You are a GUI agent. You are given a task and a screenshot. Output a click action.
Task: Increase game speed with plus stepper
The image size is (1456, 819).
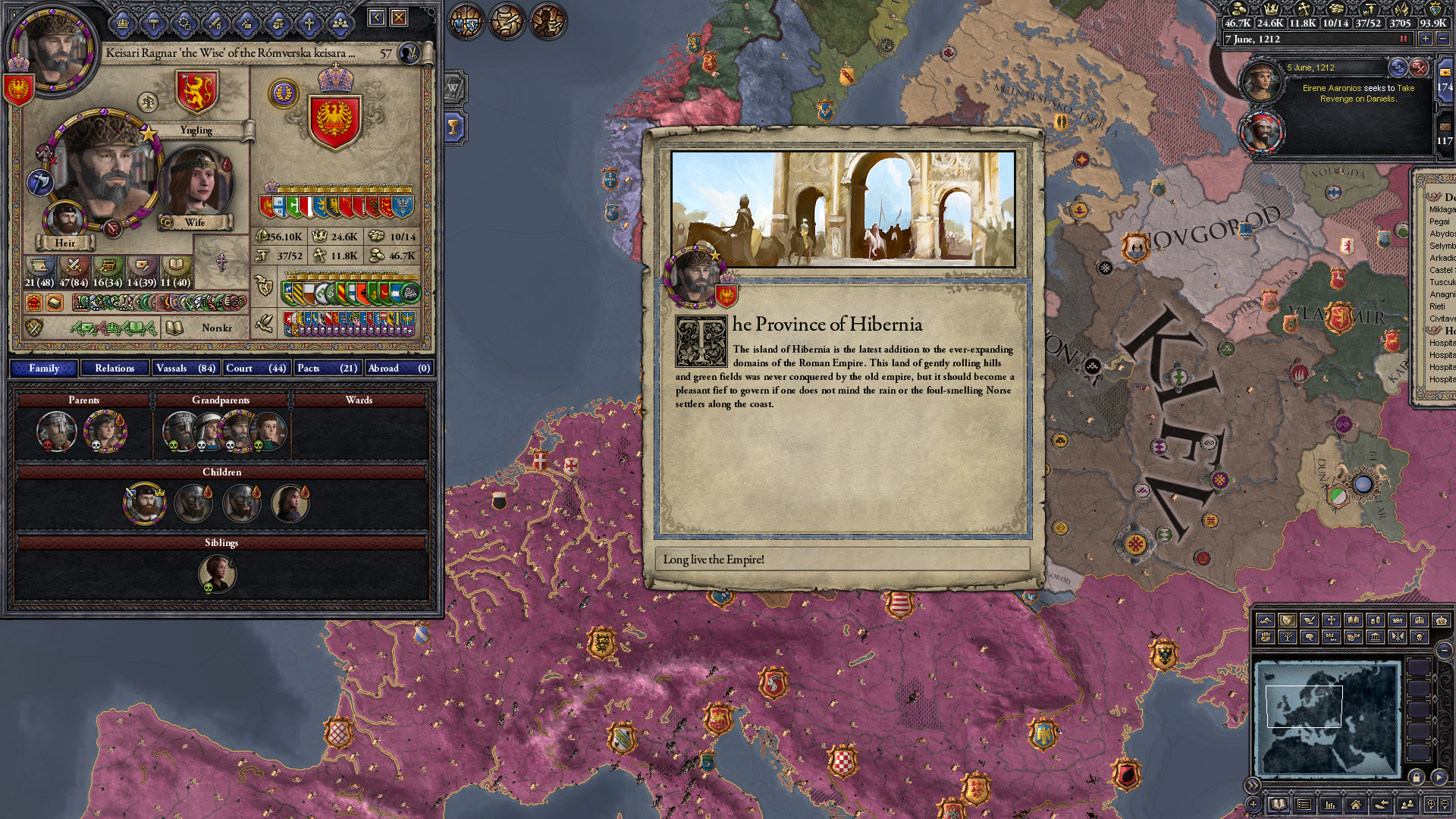pos(1425,39)
